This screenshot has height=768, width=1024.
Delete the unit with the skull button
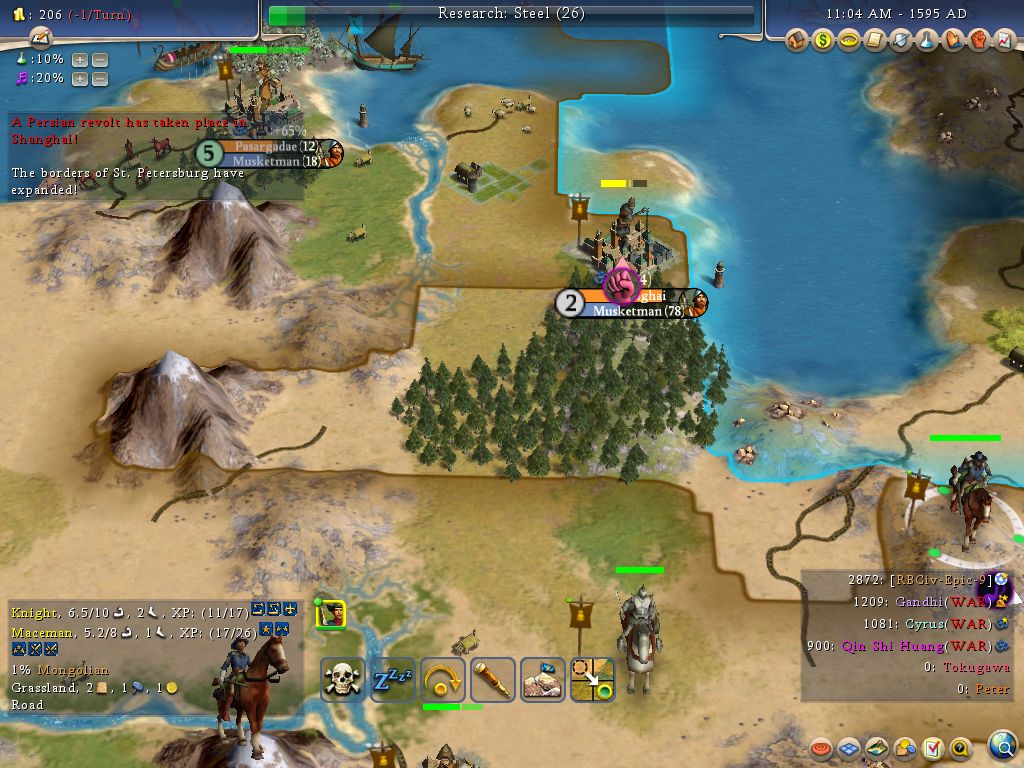(343, 680)
